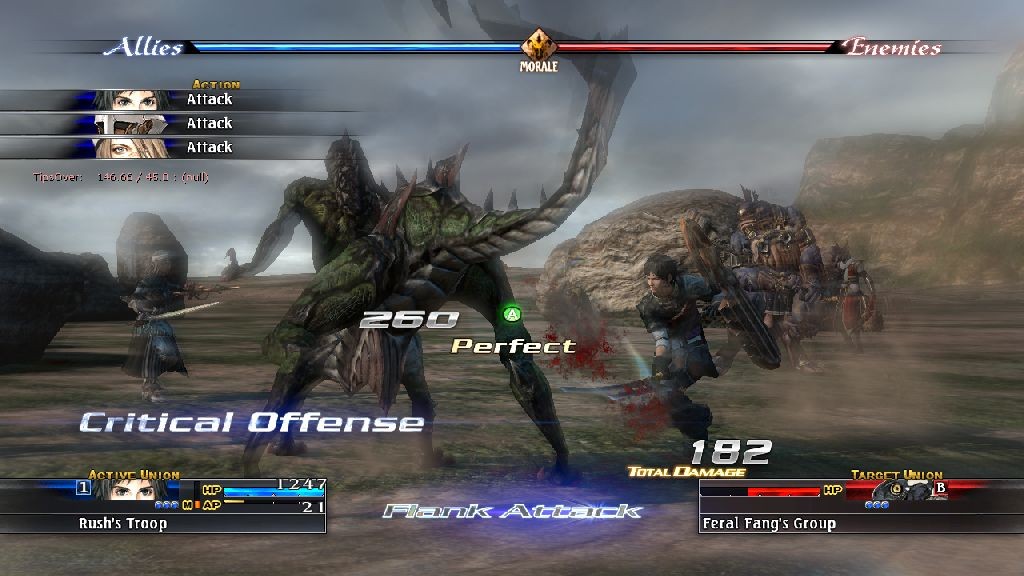Image resolution: width=1024 pixels, height=576 pixels.
Task: Select the blonde character's Attack action row
Action: 180,147
